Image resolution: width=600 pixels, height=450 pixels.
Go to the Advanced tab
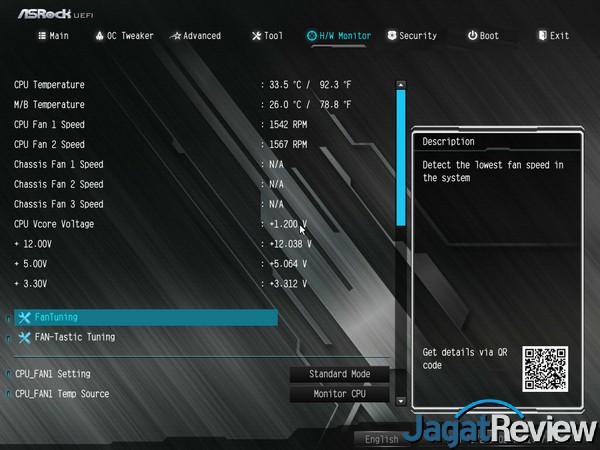click(195, 36)
